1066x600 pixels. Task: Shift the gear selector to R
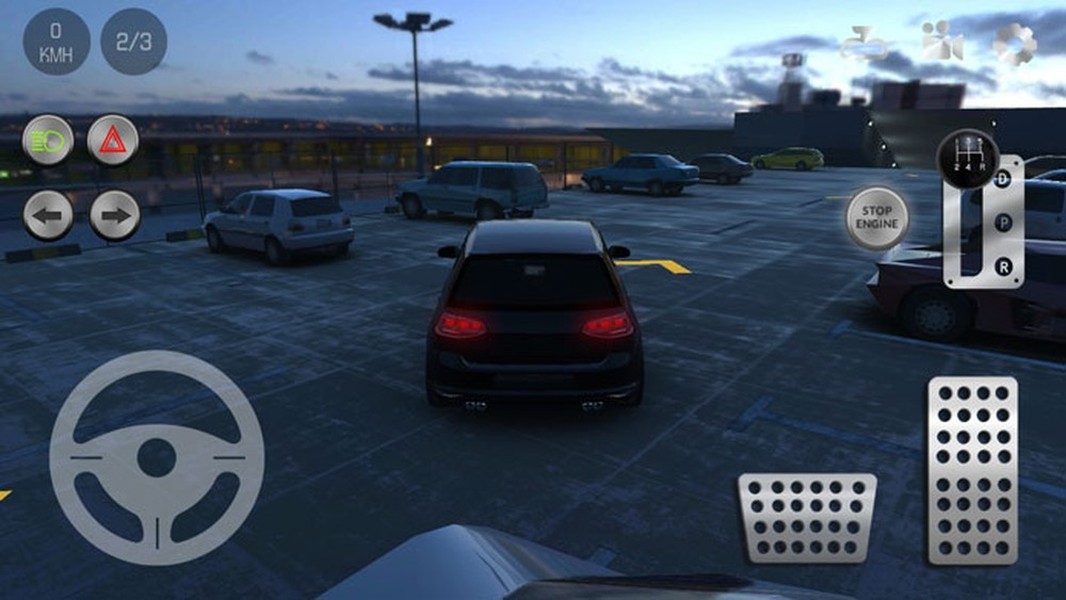(1003, 266)
